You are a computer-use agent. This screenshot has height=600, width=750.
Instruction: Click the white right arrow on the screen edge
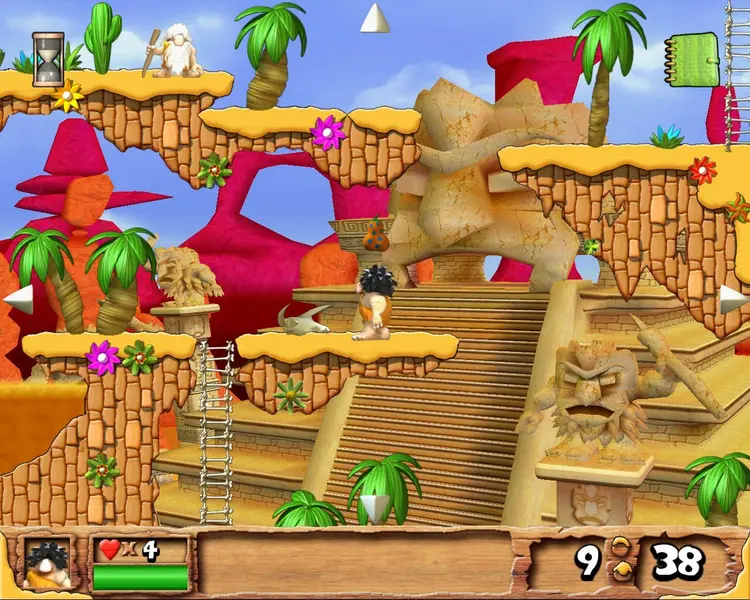[733, 298]
